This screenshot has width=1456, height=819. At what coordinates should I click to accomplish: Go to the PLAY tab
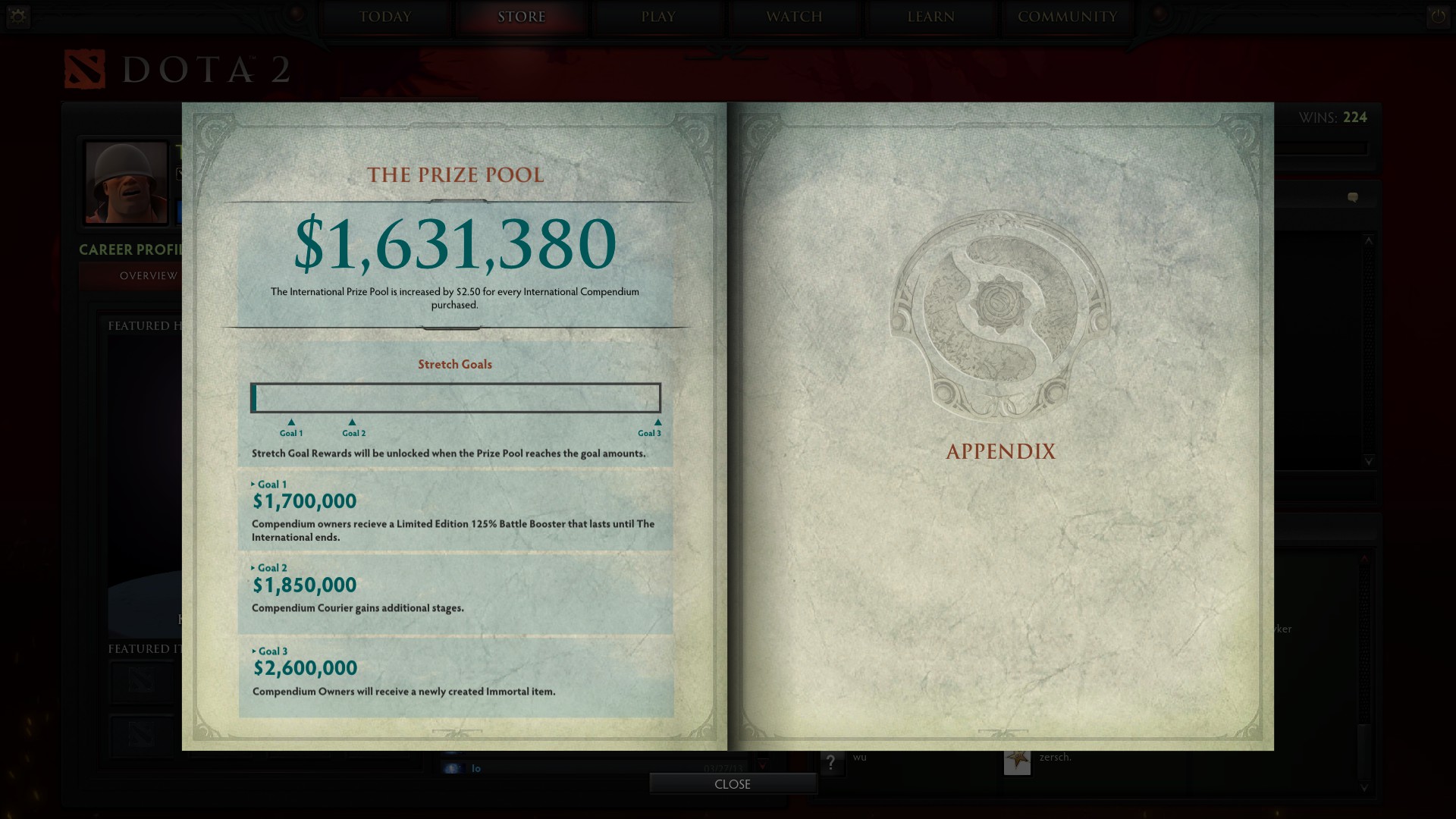658,17
